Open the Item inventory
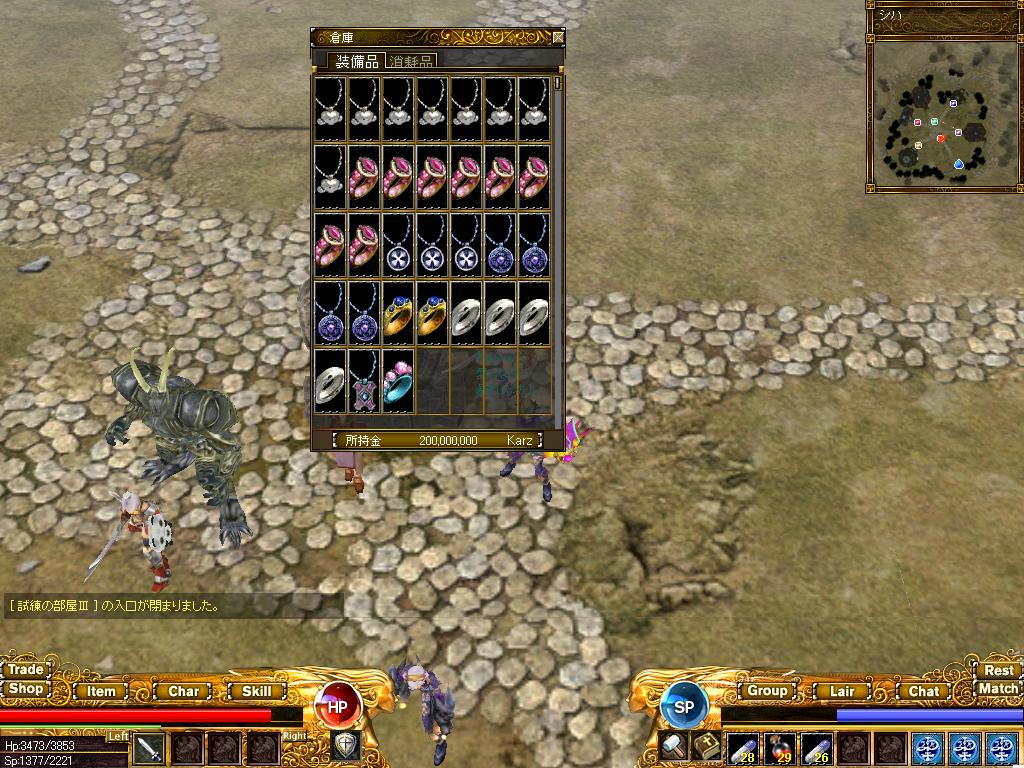 coord(101,691)
